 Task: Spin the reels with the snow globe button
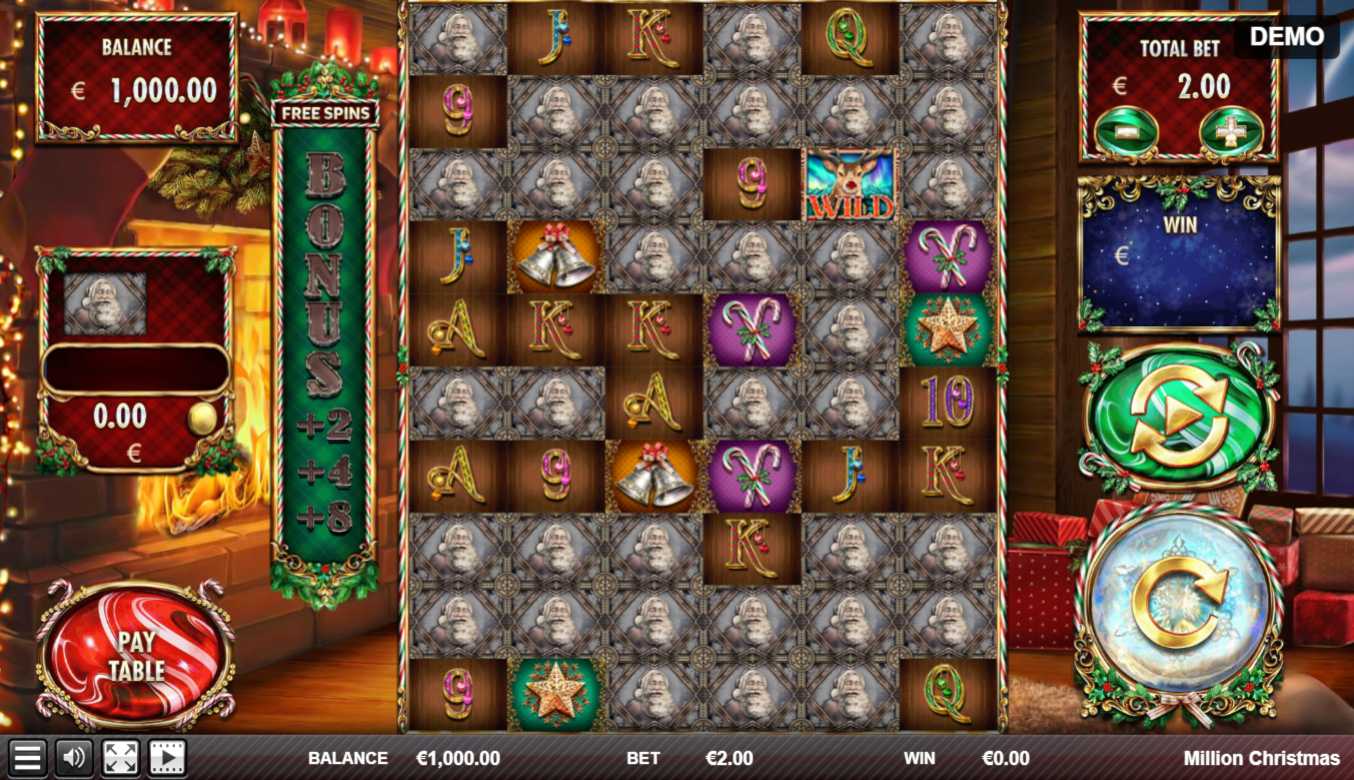(1180, 610)
